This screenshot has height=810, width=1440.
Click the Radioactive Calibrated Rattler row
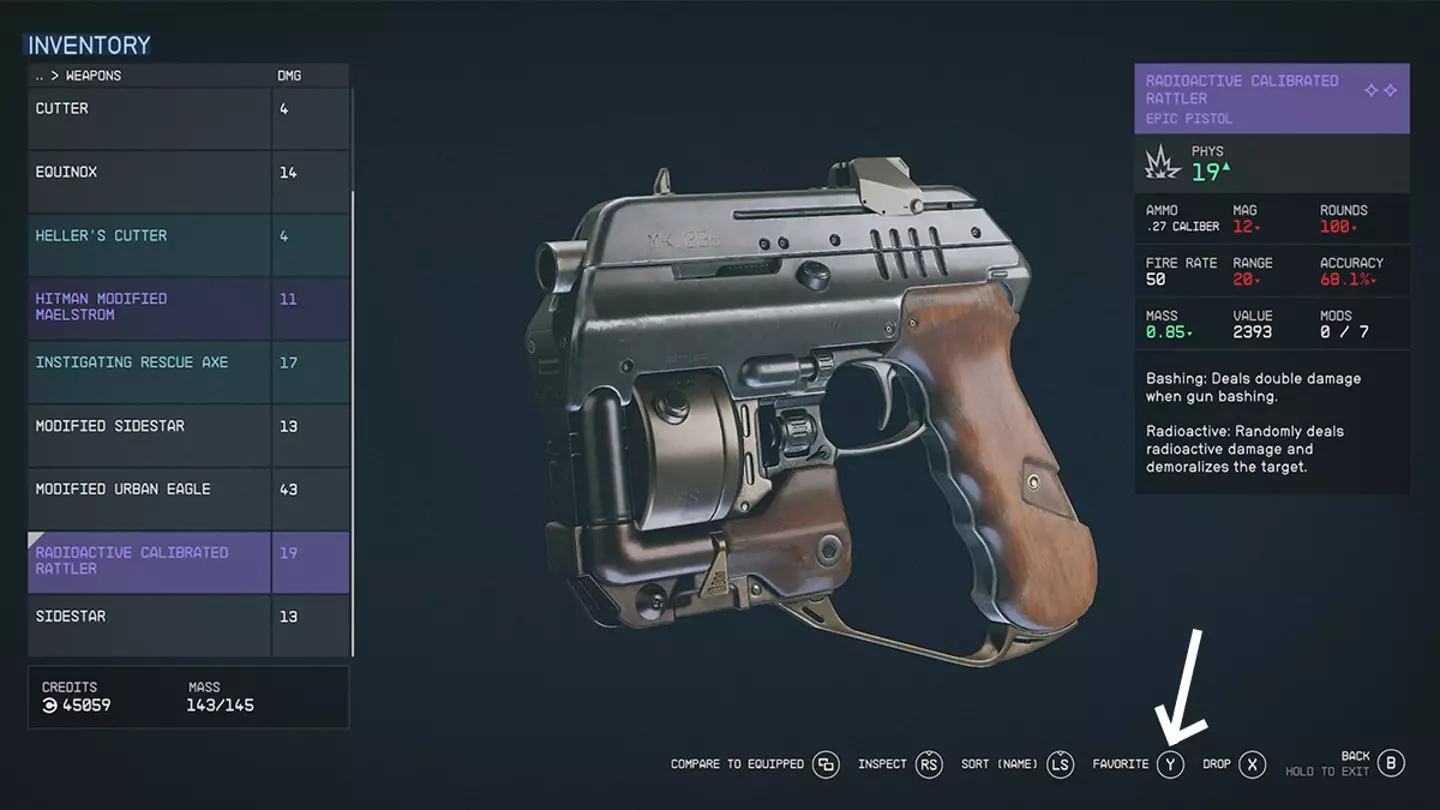(x=150, y=562)
